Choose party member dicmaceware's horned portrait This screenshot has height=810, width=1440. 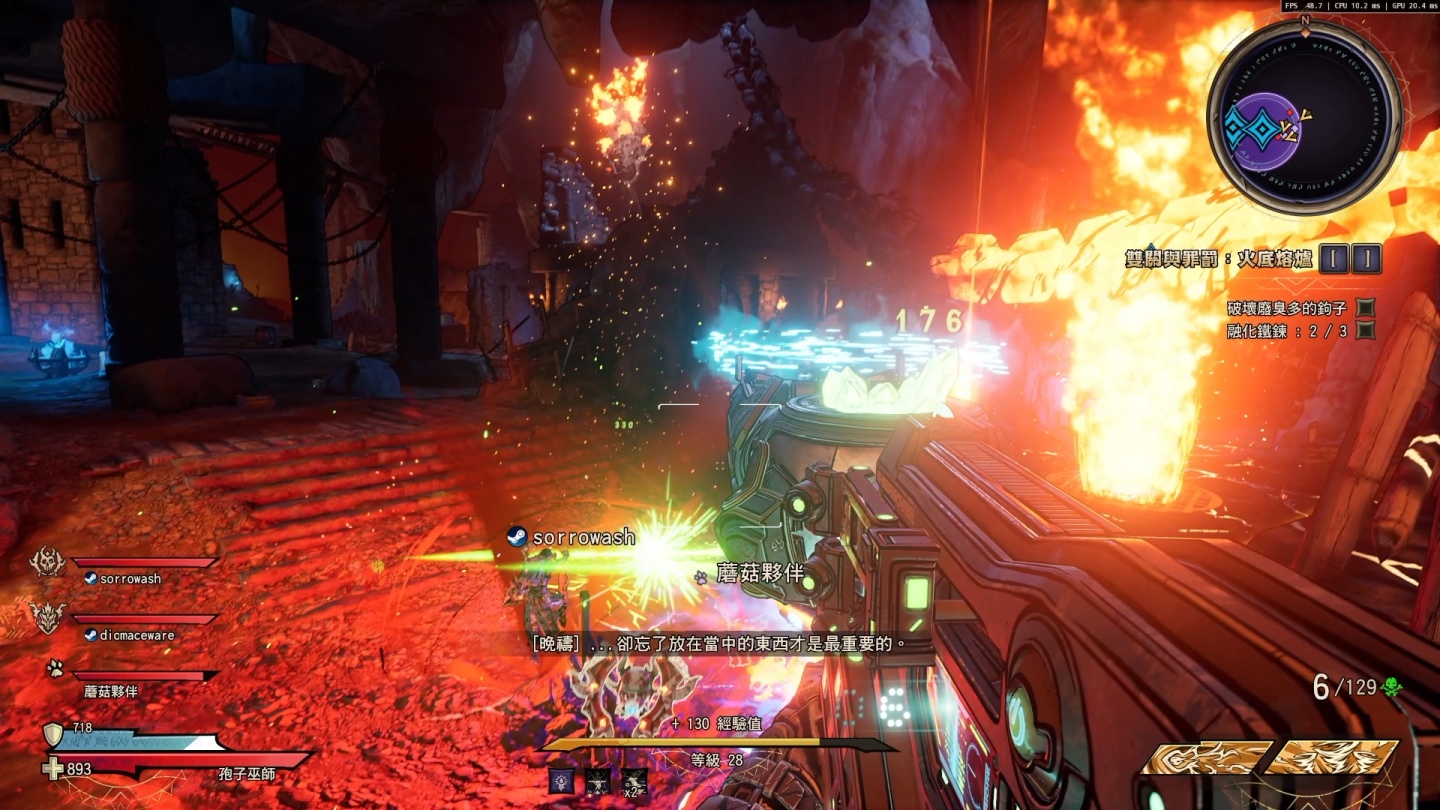(48, 618)
